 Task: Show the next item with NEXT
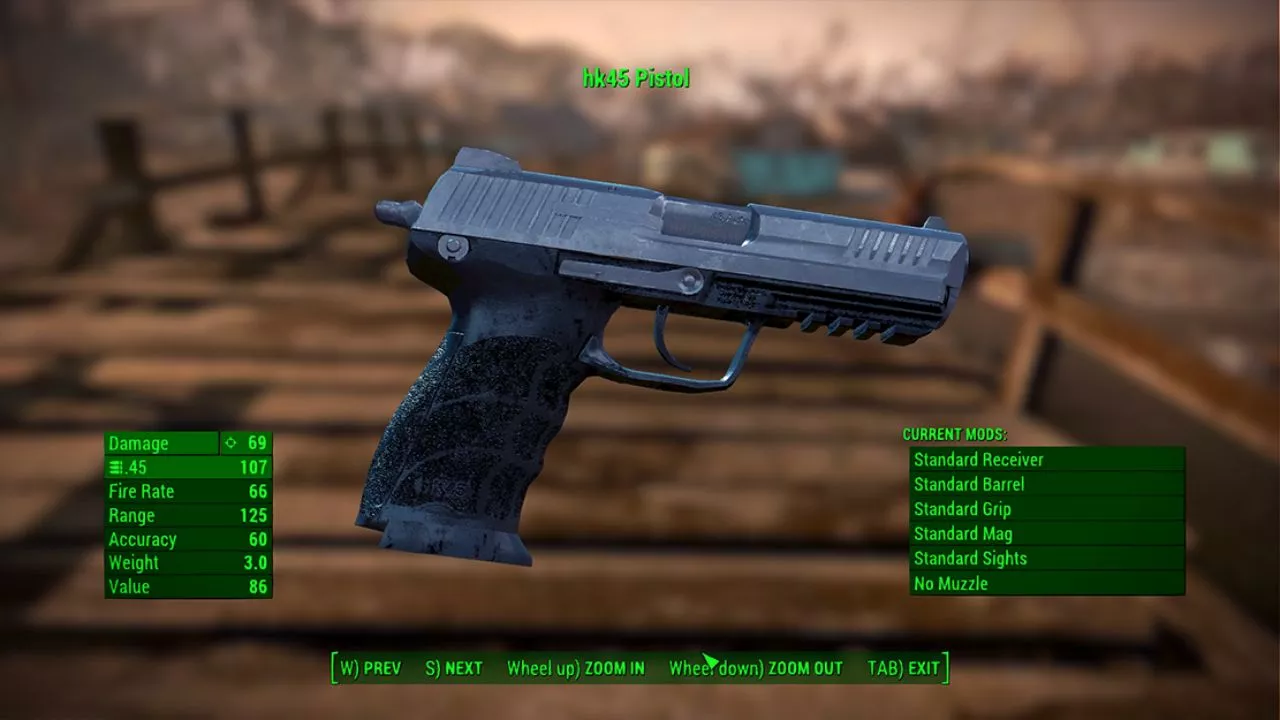[454, 668]
